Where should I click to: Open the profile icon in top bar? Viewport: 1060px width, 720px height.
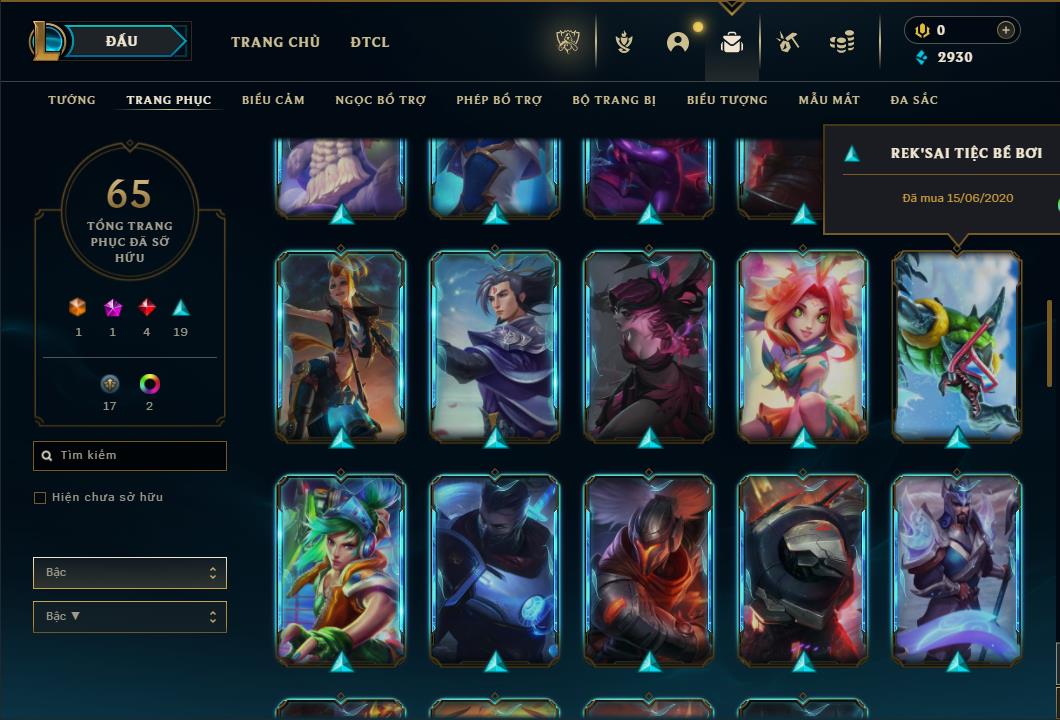point(678,42)
